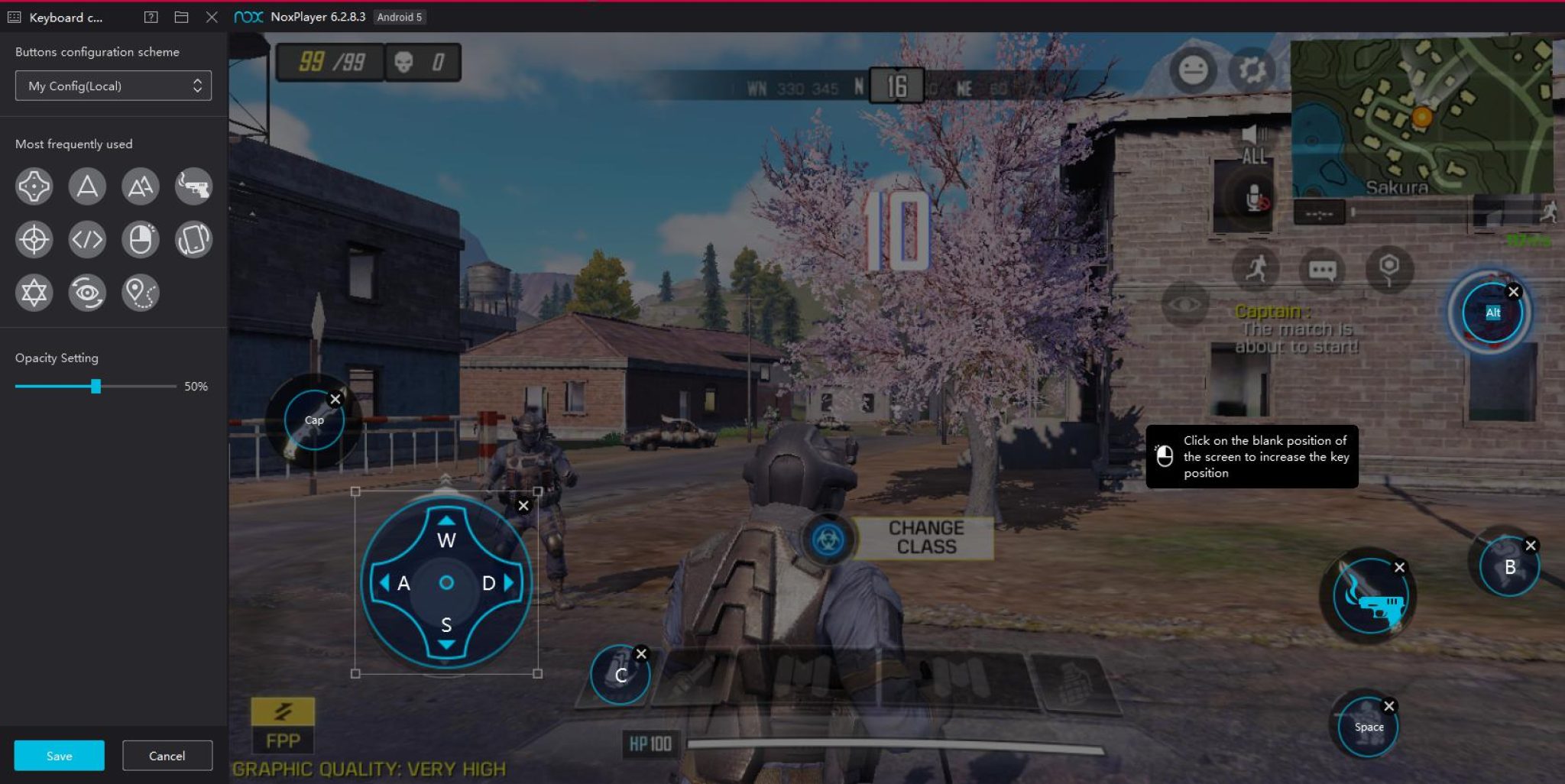Click the map location pin icon
This screenshot has width=1565, height=784.
1388,269
